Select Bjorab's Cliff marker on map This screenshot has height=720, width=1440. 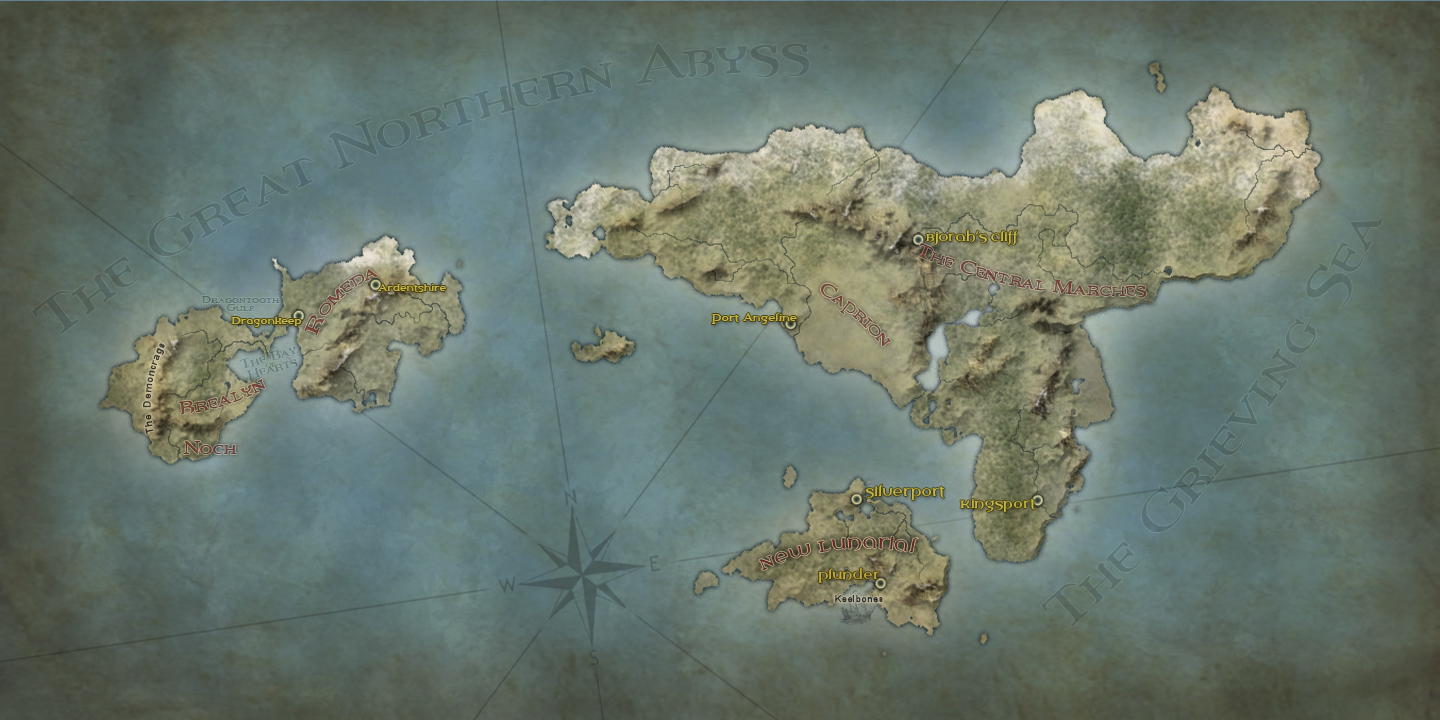point(918,240)
